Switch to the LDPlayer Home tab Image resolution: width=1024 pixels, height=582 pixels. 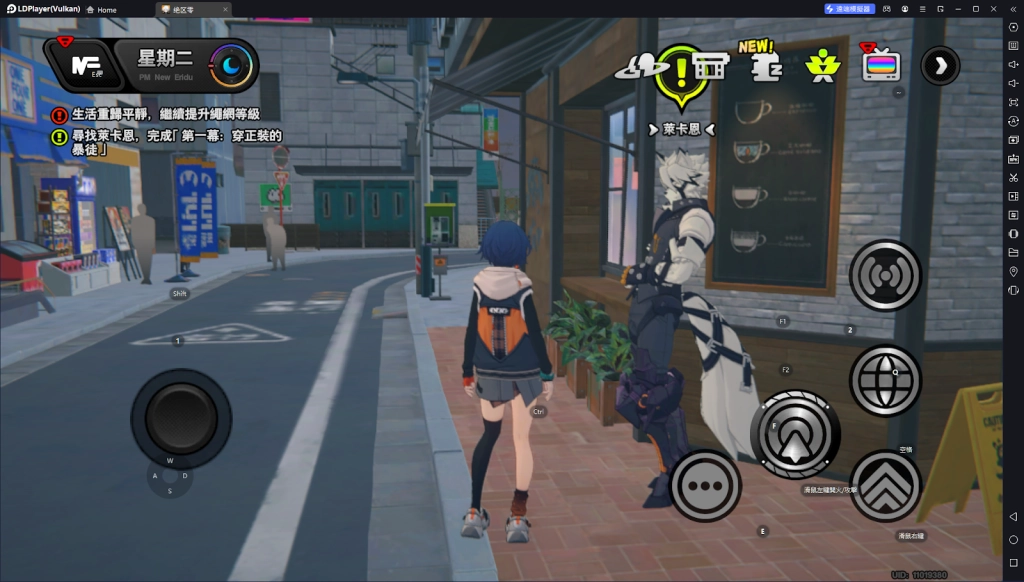pos(101,9)
